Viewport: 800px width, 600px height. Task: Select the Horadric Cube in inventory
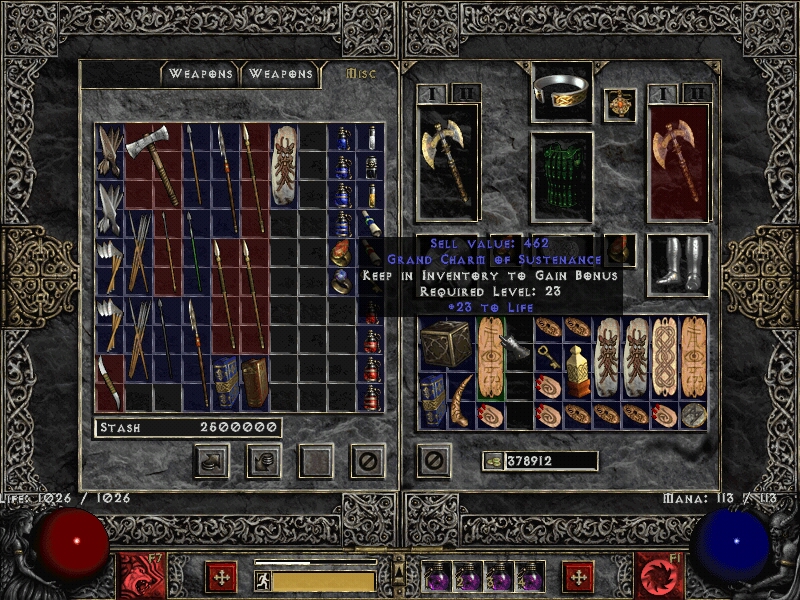446,345
